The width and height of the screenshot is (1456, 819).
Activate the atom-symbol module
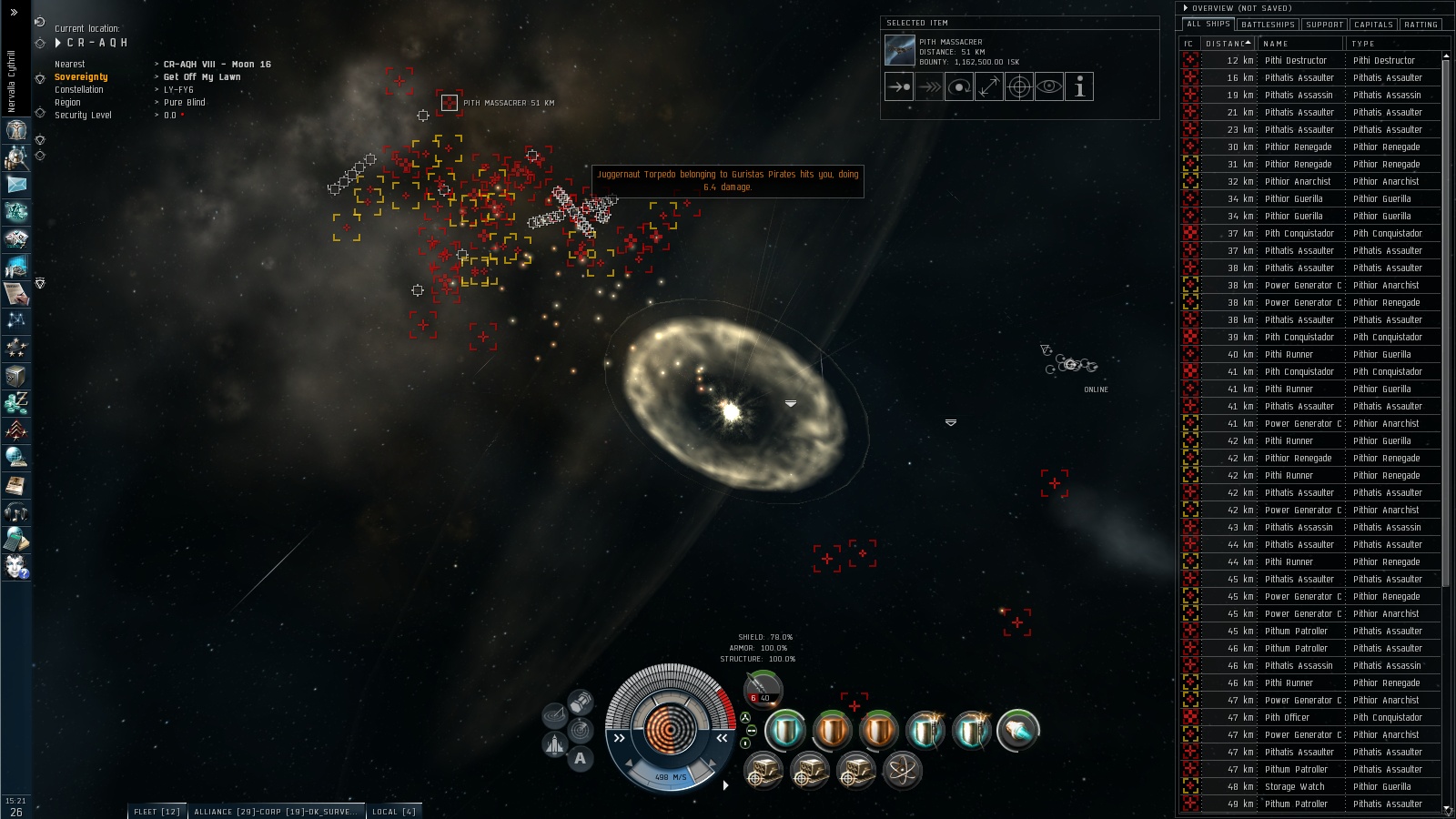[x=902, y=771]
